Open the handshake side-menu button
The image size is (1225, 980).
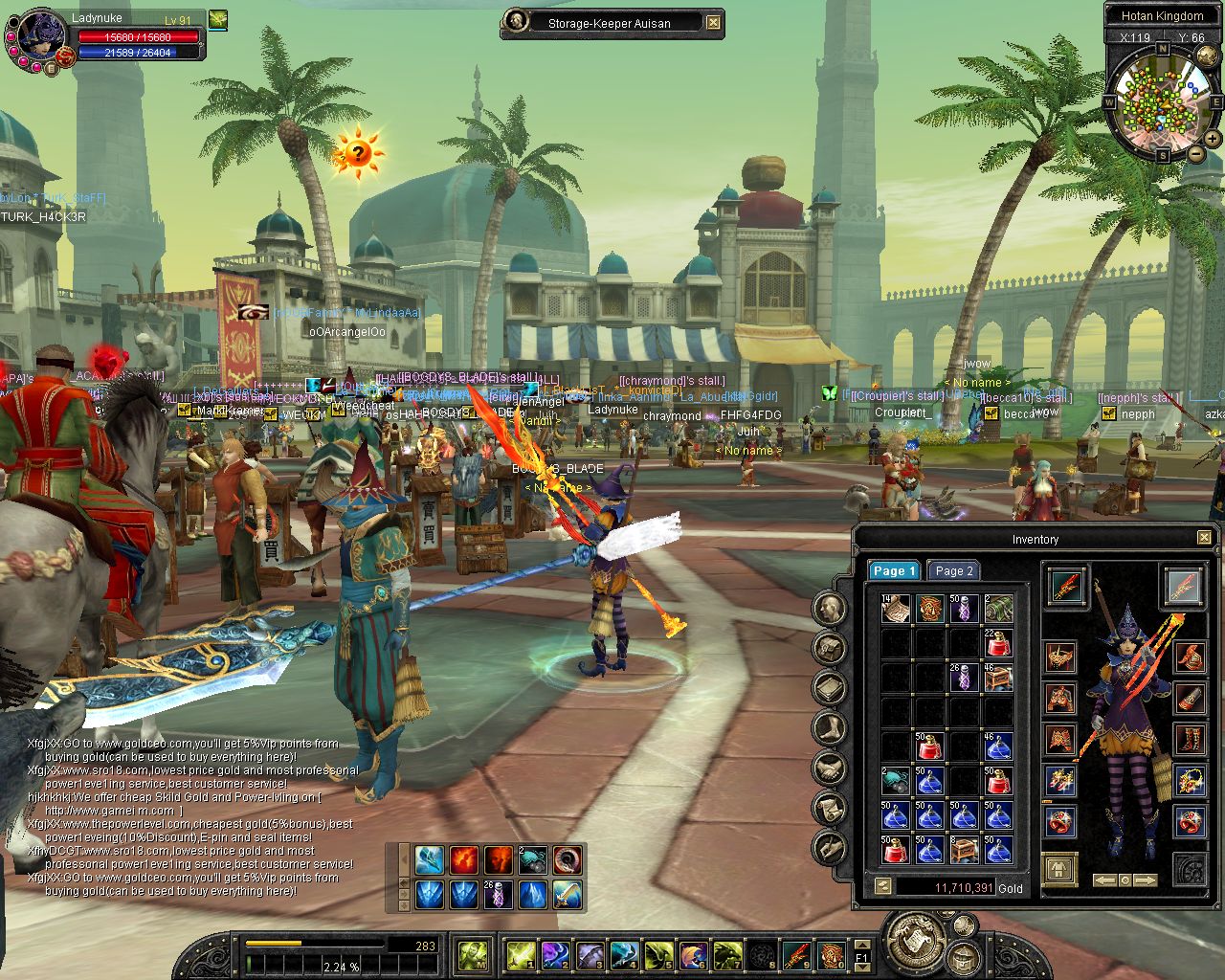pyautogui.click(x=830, y=768)
